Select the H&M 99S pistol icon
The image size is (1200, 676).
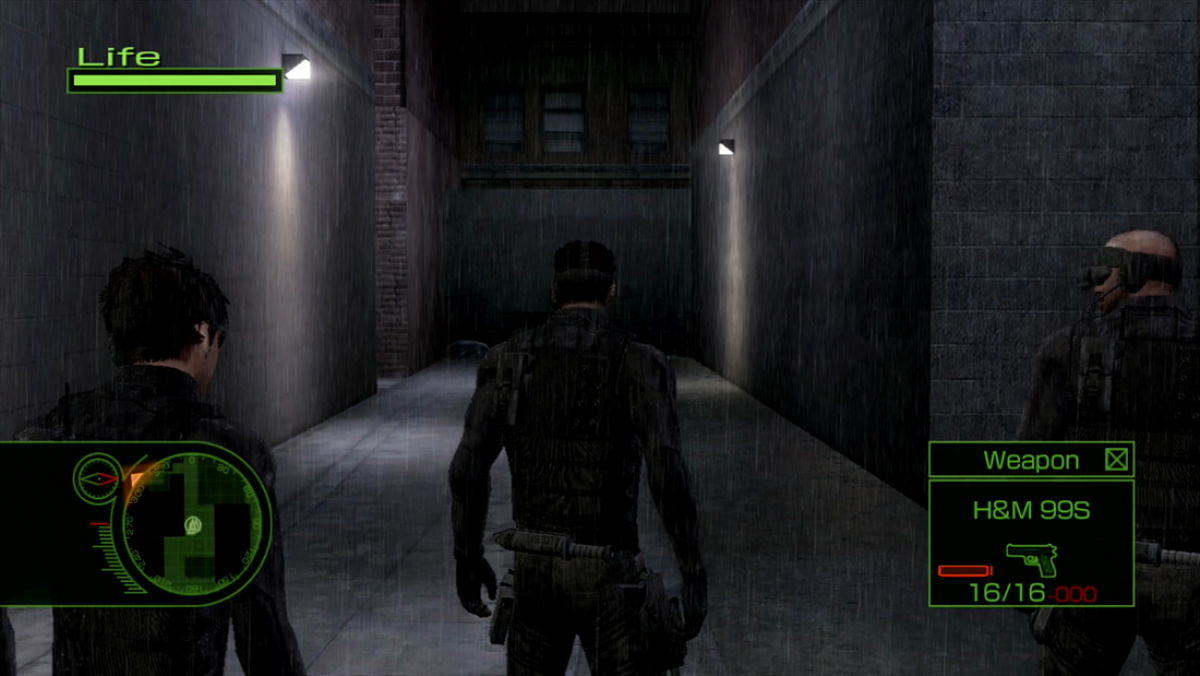tap(1031, 558)
